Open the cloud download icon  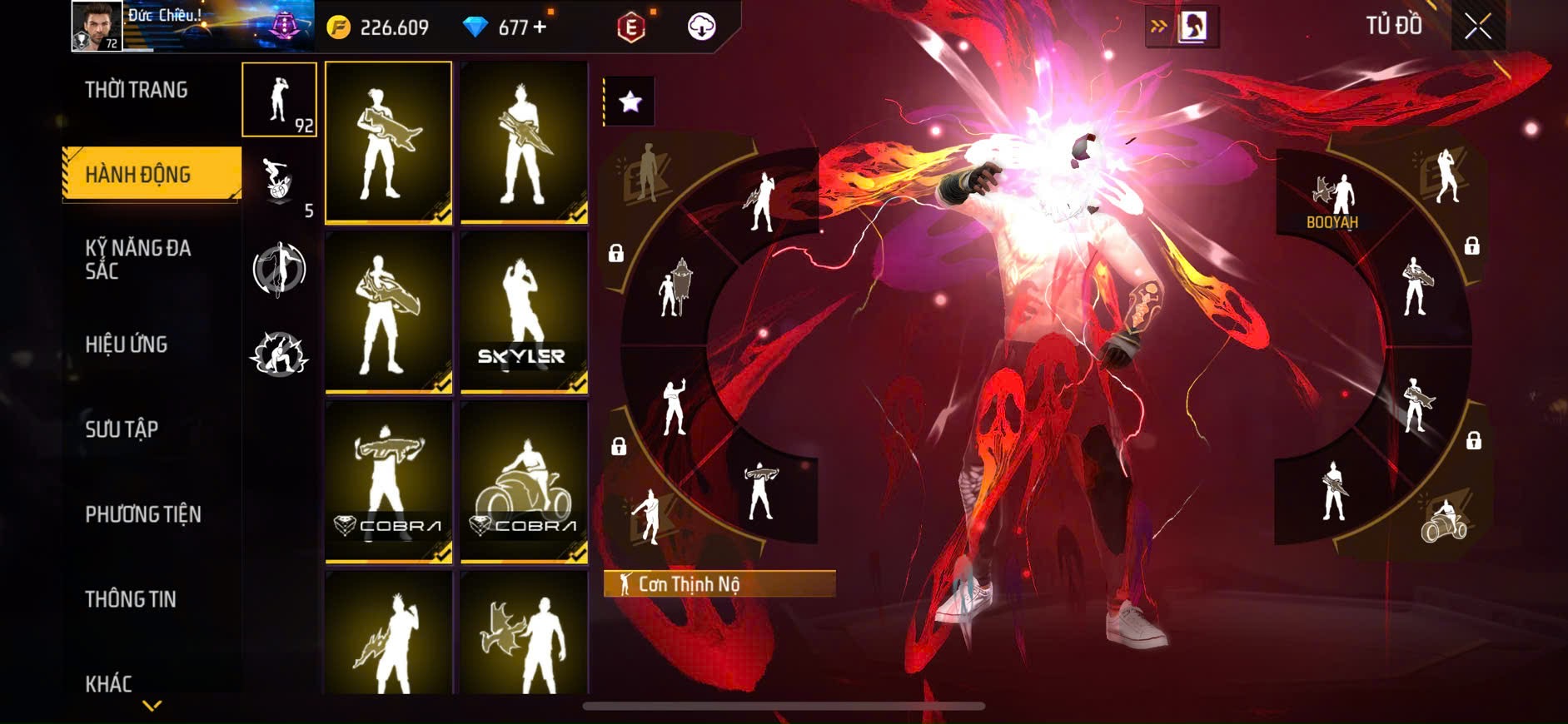pyautogui.click(x=701, y=27)
